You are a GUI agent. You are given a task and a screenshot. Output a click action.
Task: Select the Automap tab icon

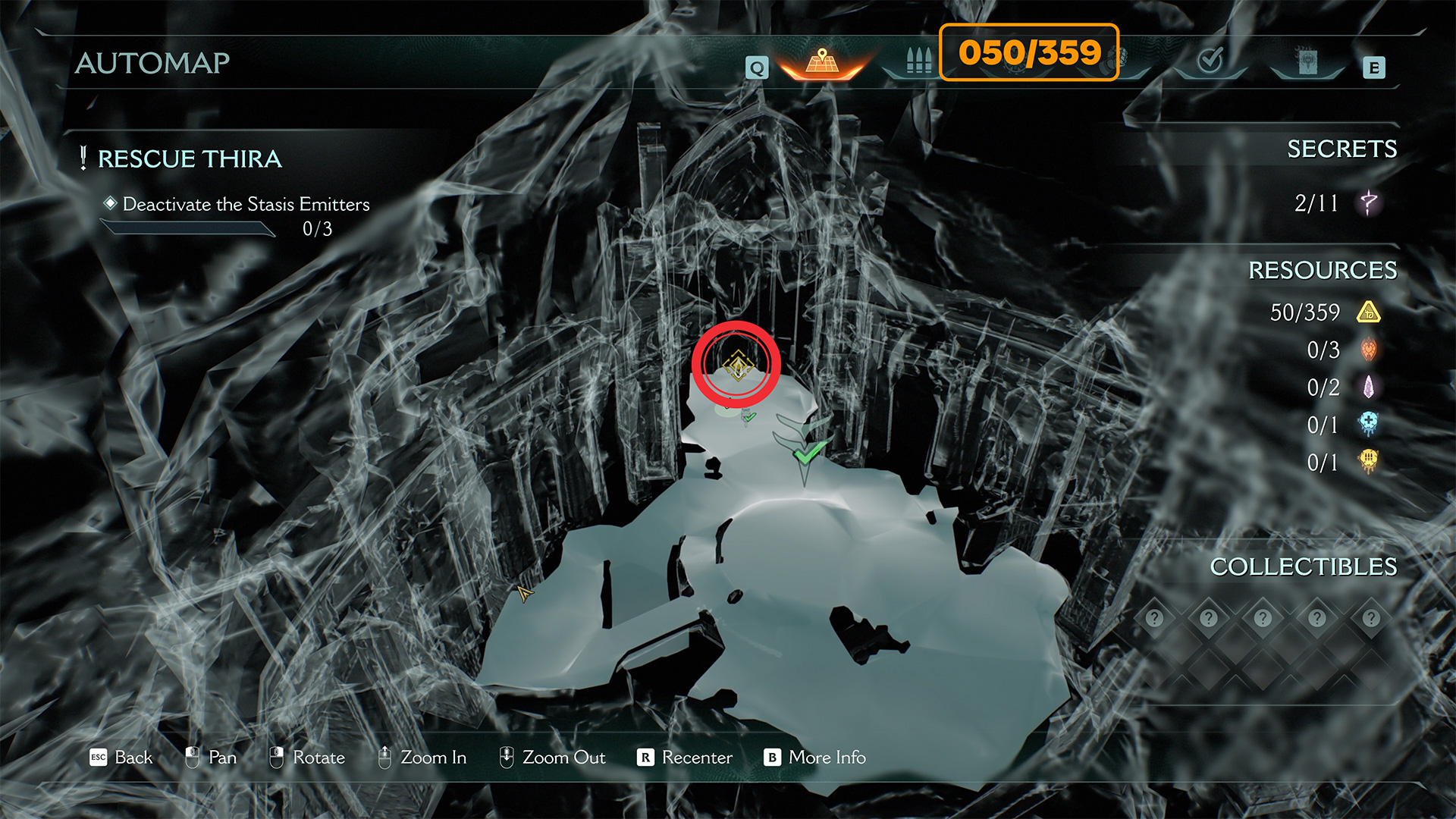click(822, 62)
